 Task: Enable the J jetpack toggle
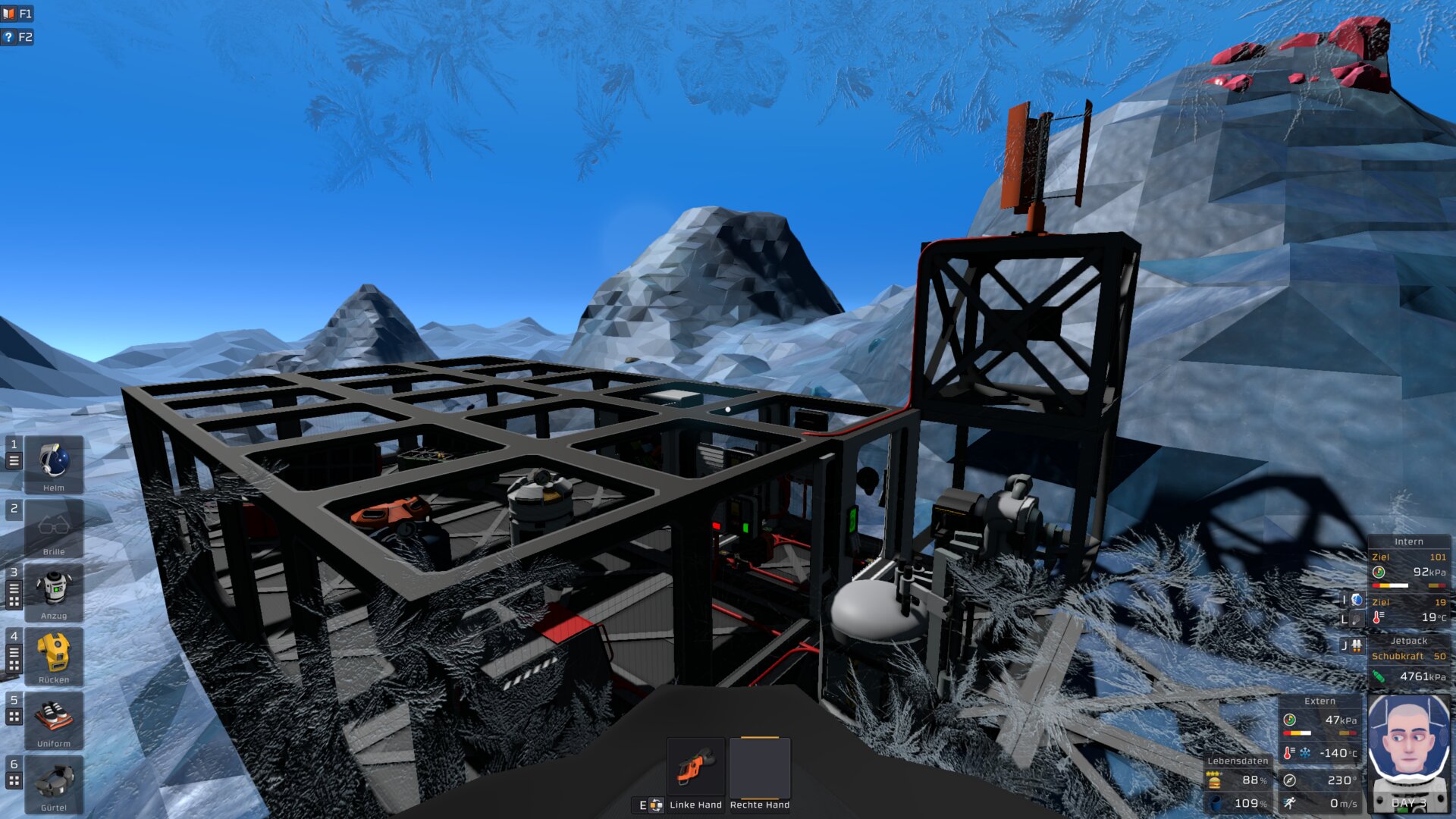coord(1357,645)
